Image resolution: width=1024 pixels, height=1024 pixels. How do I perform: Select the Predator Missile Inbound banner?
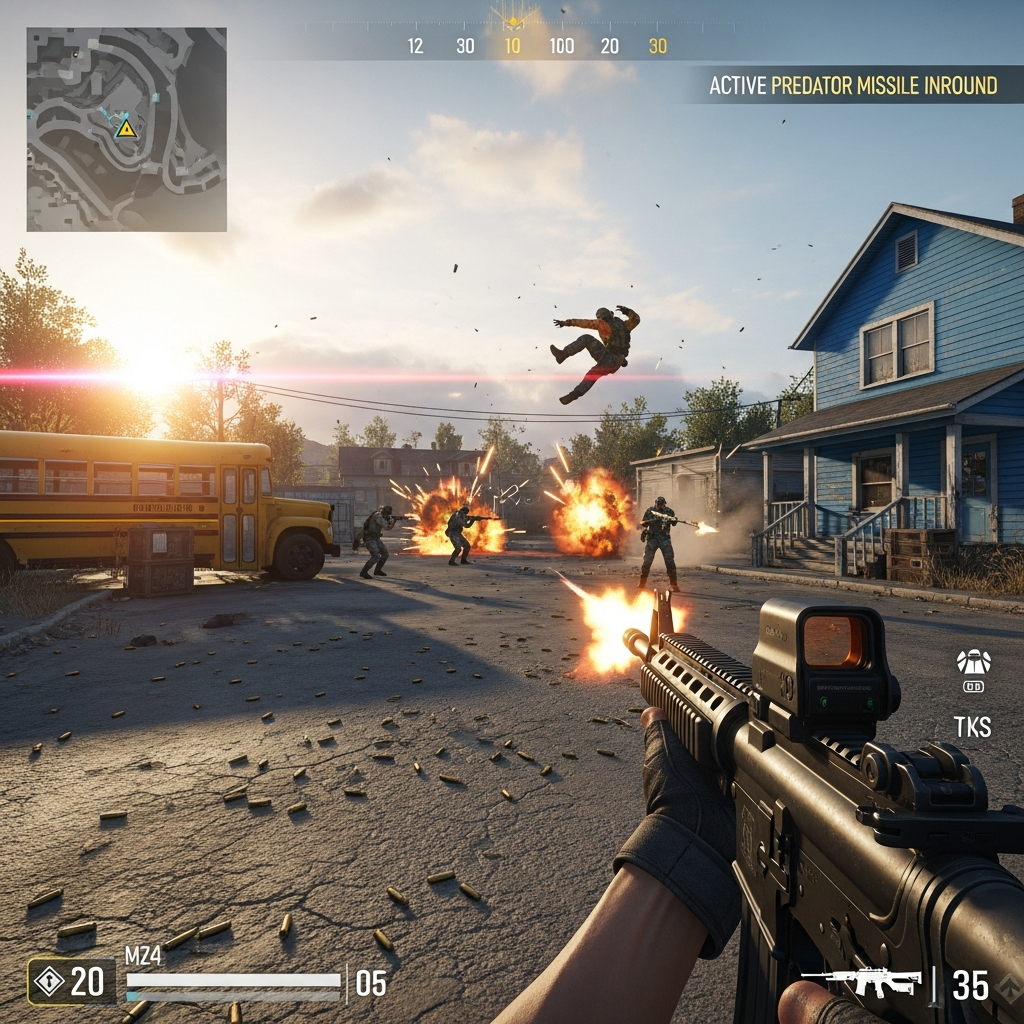point(853,86)
